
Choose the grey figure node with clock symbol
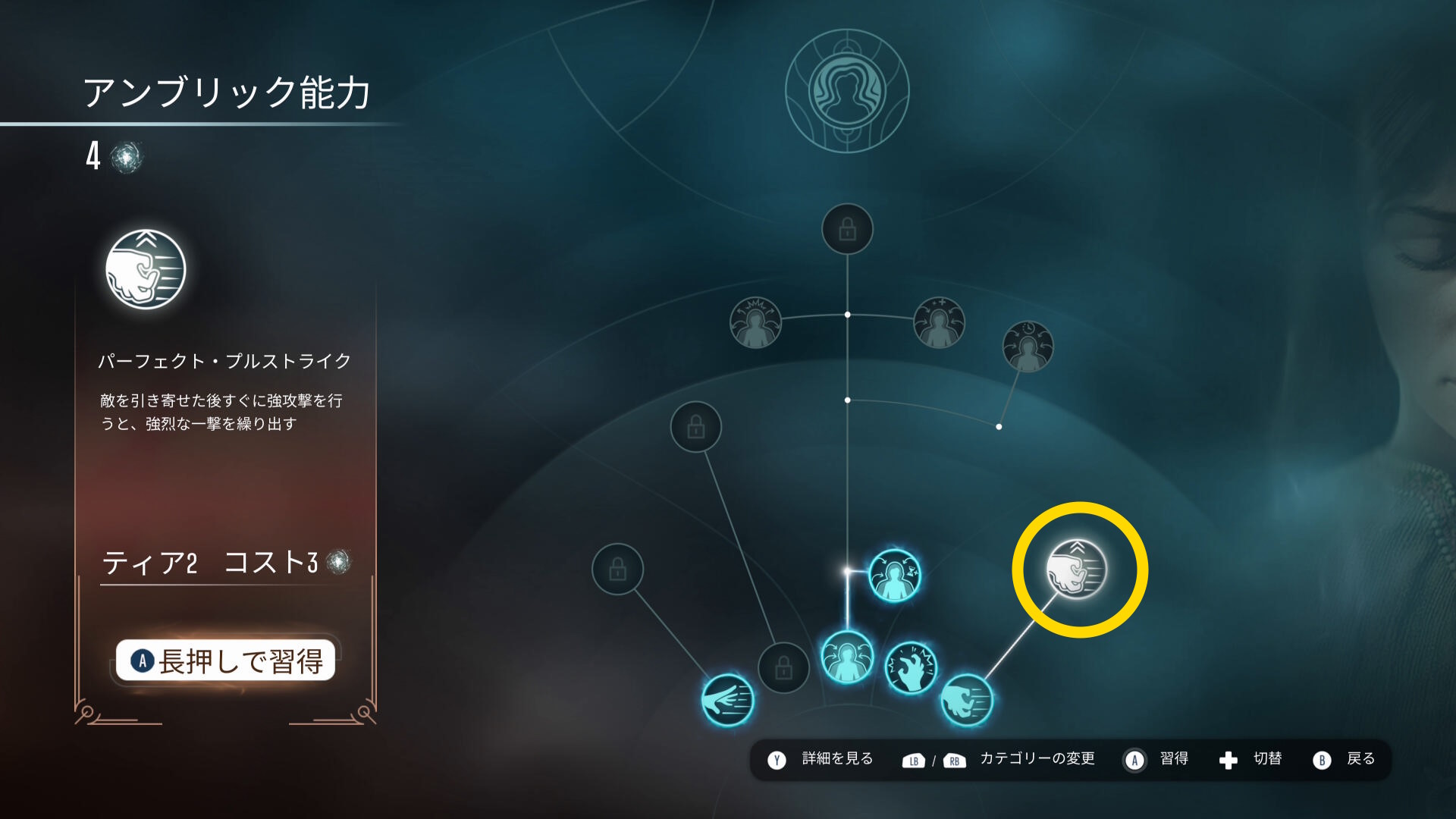click(x=1028, y=347)
